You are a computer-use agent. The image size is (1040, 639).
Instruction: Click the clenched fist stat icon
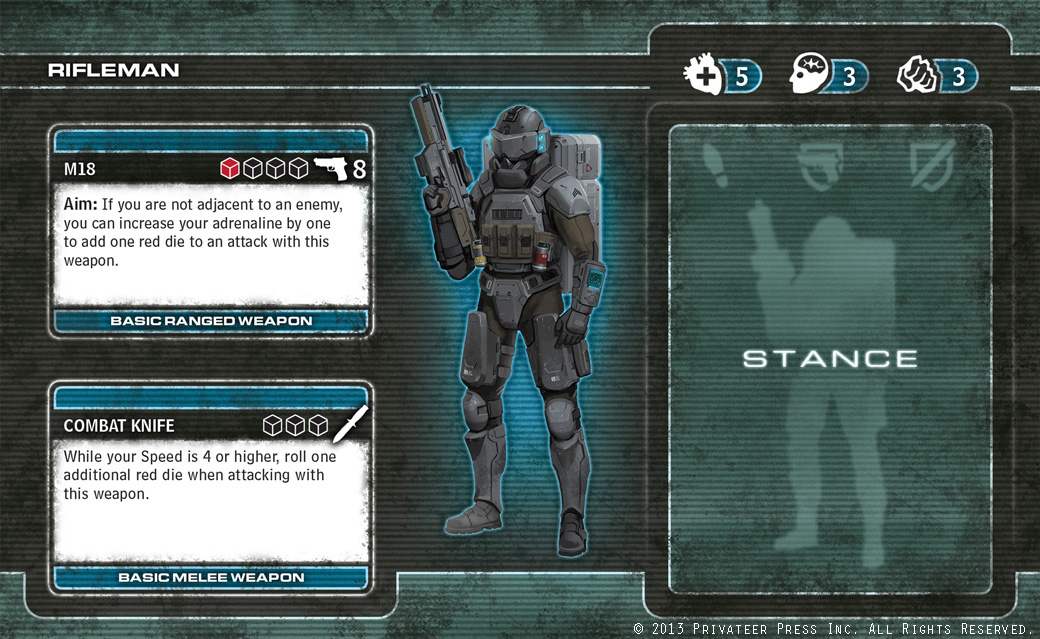(915, 76)
